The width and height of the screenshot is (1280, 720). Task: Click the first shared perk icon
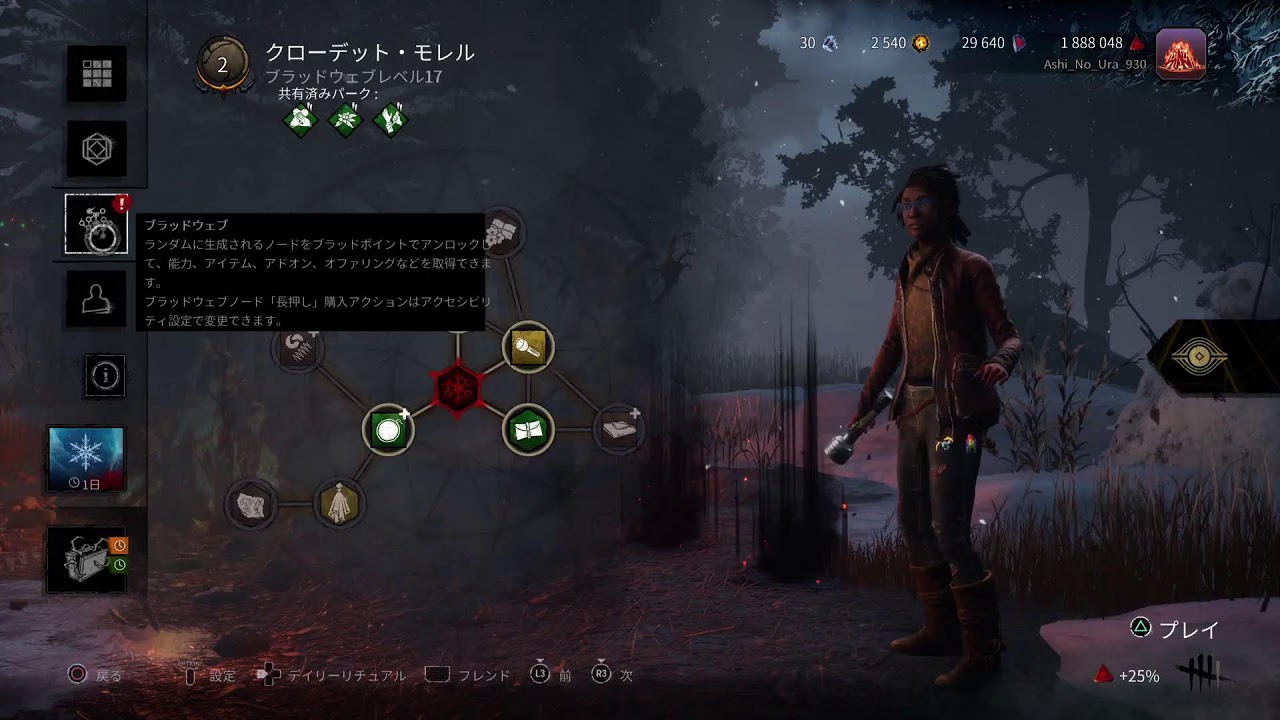pos(300,121)
